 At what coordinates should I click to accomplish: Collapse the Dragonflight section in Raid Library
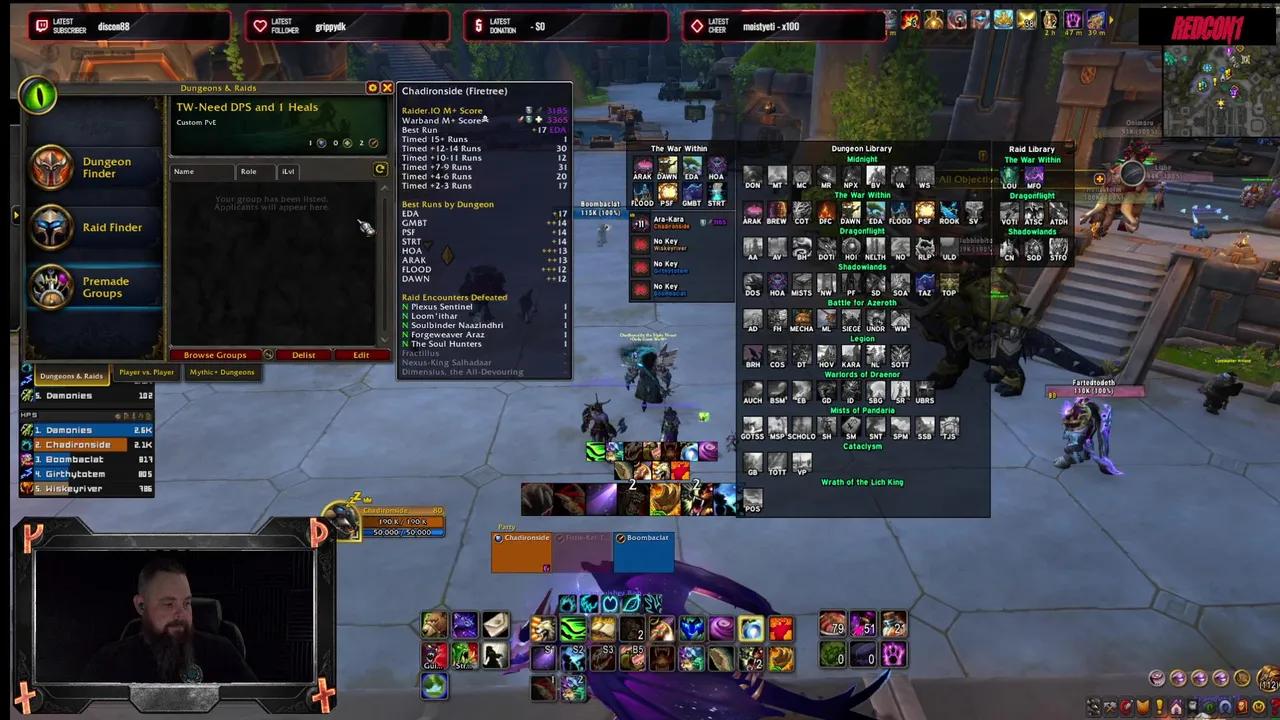(x=1033, y=196)
